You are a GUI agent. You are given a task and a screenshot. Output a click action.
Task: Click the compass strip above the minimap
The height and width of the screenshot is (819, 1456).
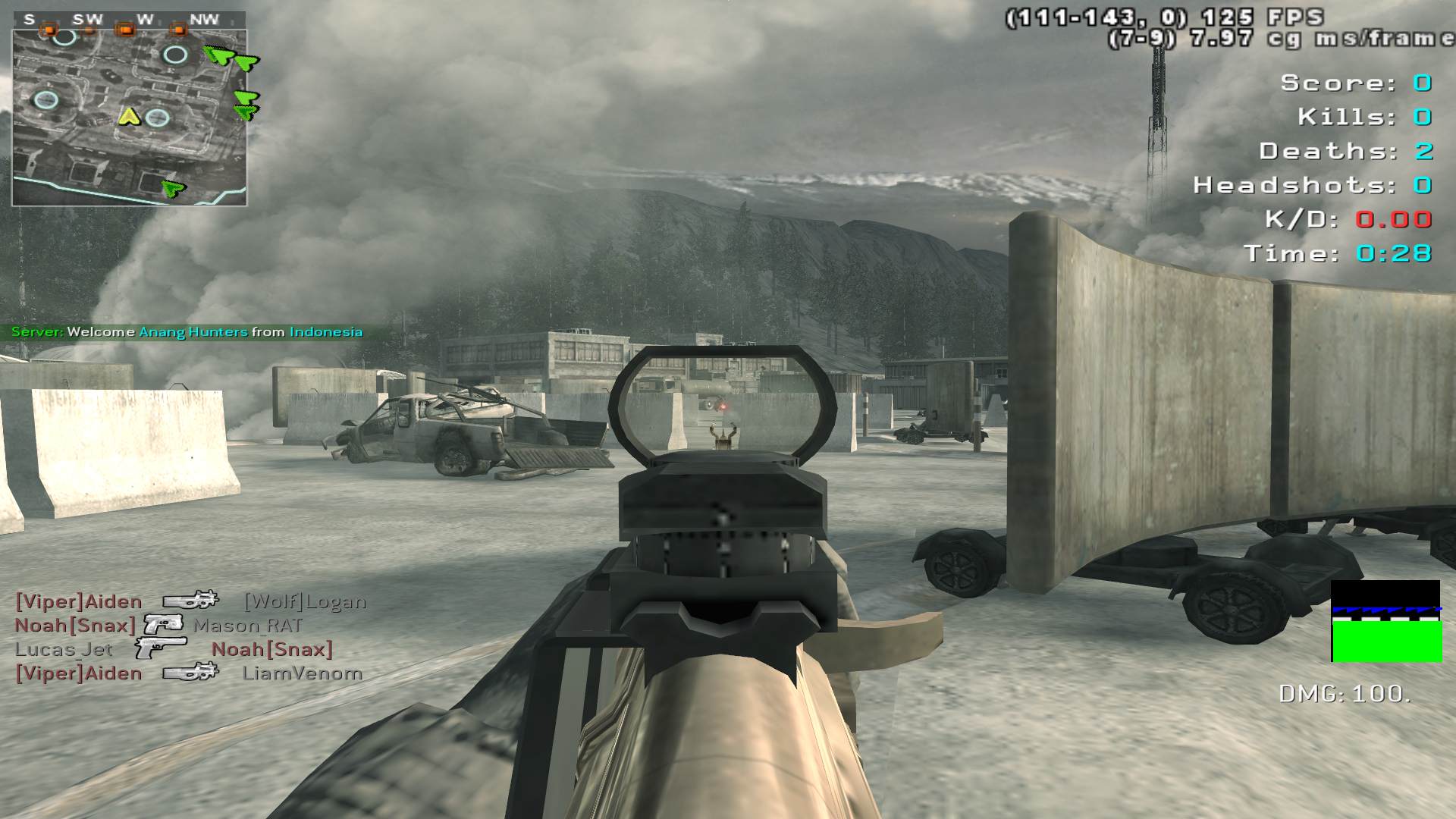pos(129,20)
